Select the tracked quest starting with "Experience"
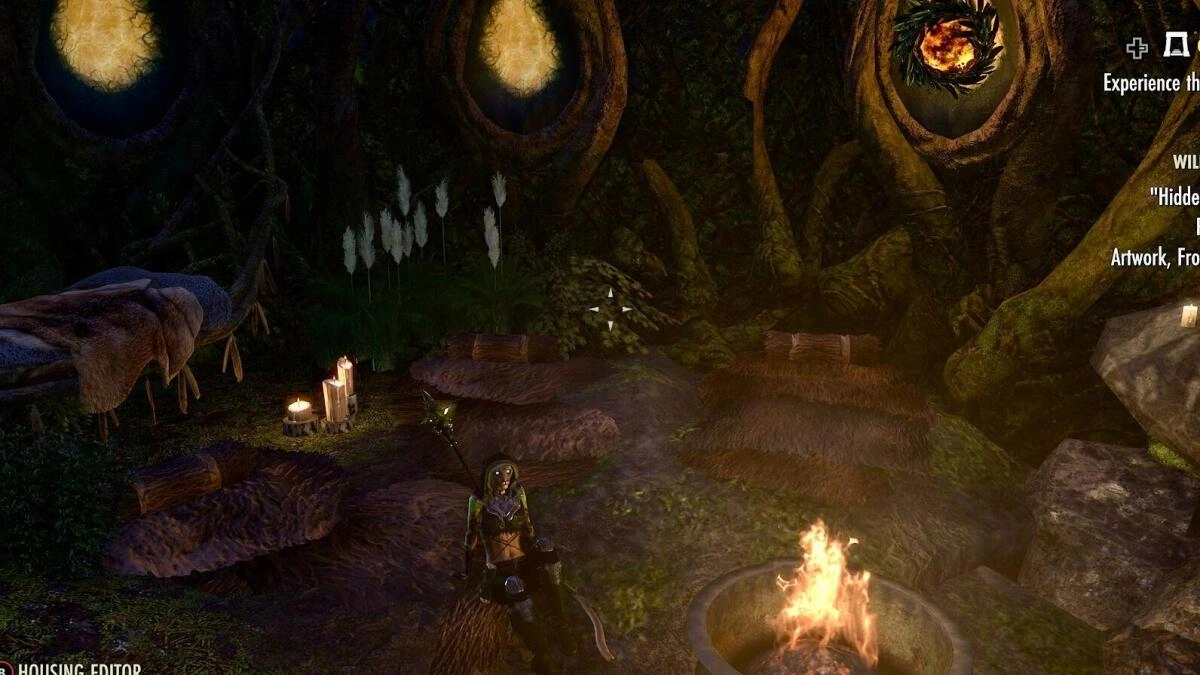1200x675 pixels. [1150, 83]
